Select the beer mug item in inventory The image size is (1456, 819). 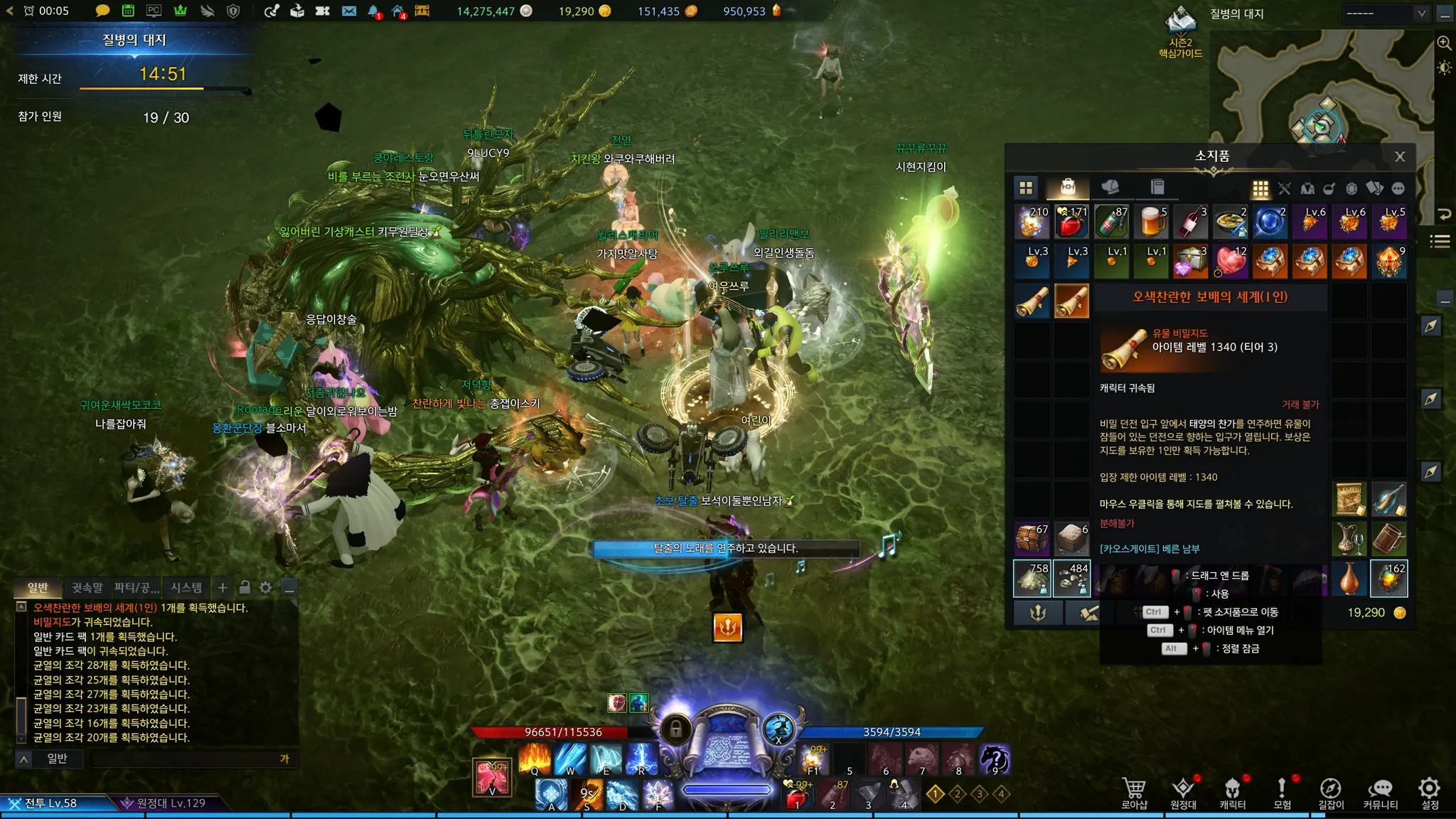tap(1151, 222)
